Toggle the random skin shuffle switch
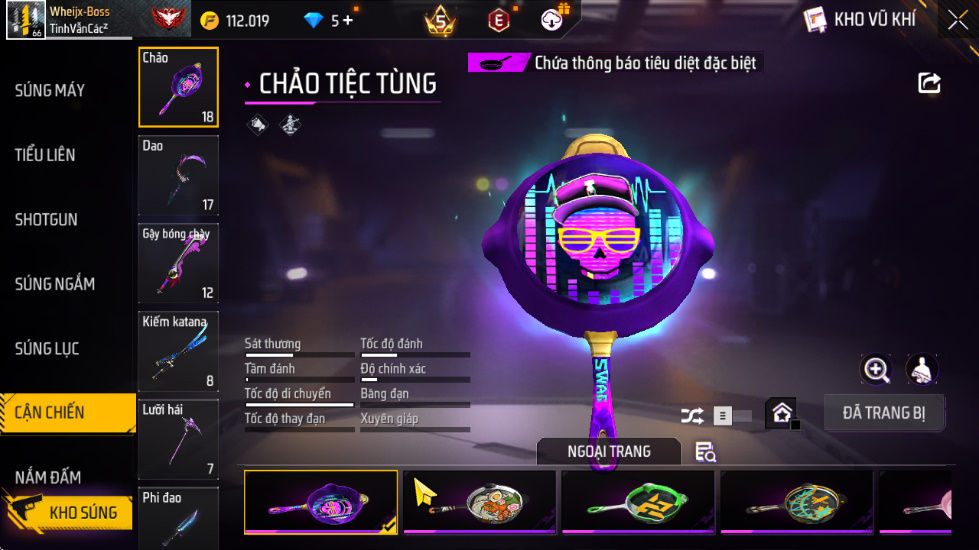Image resolution: width=979 pixels, height=550 pixels. coord(720,415)
